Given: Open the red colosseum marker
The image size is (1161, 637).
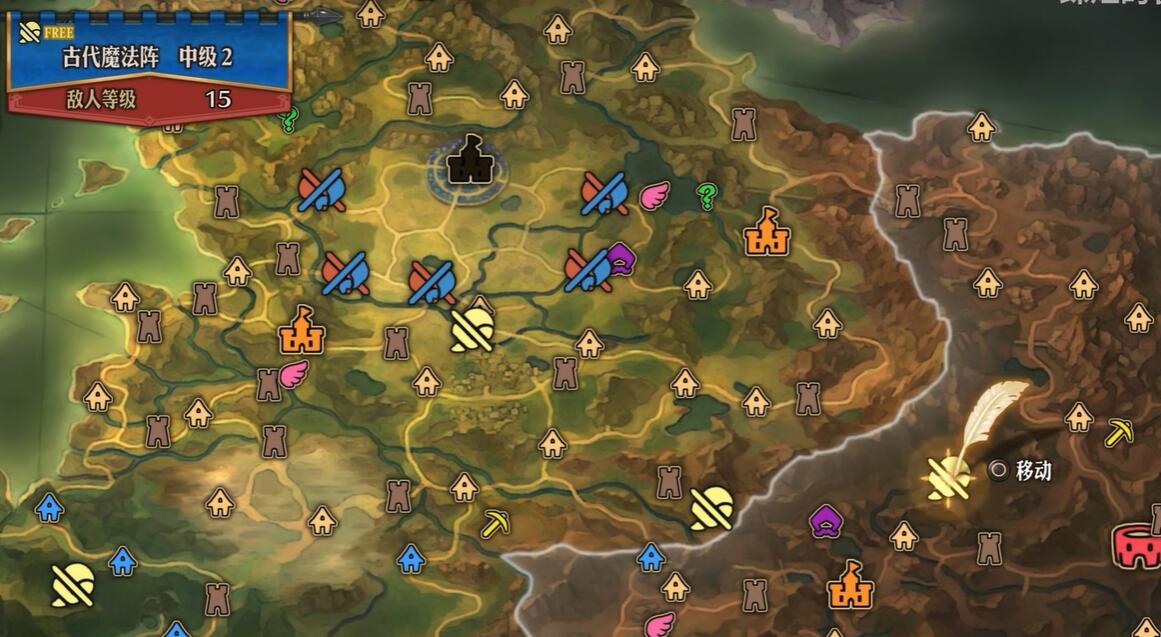Looking at the screenshot, I should (1138, 545).
